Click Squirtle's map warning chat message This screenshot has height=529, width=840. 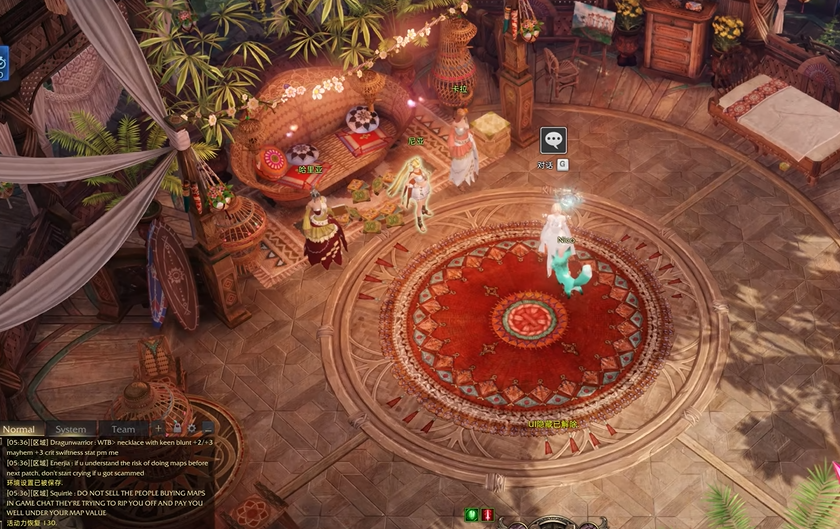point(108,503)
